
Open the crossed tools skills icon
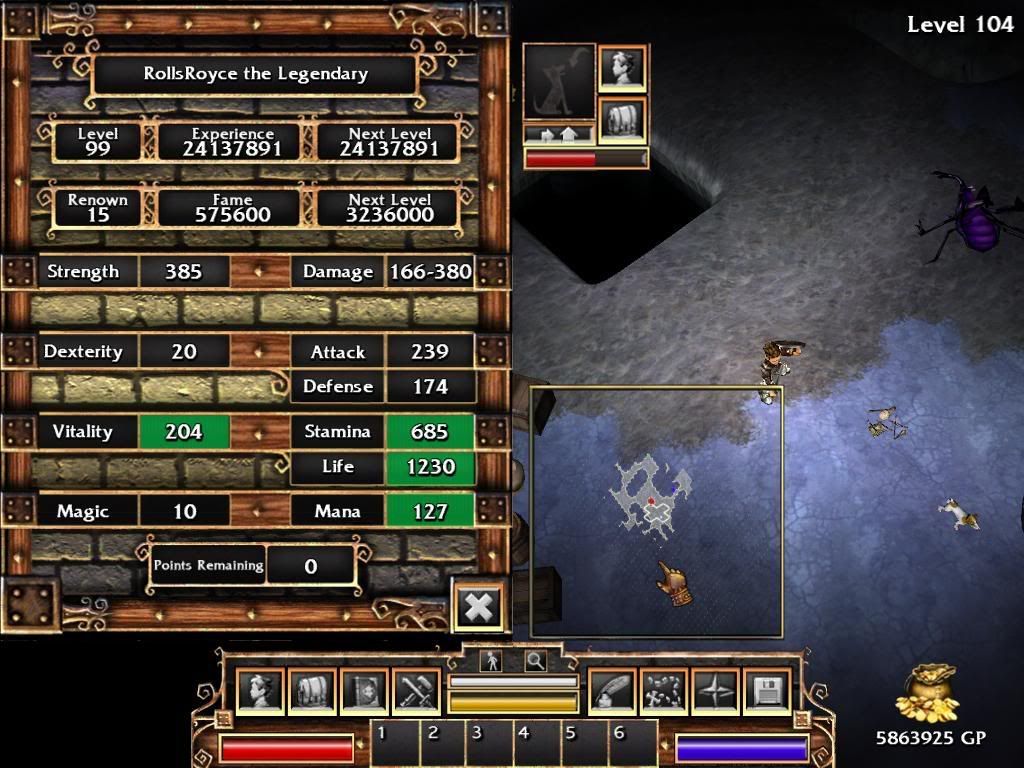point(416,691)
